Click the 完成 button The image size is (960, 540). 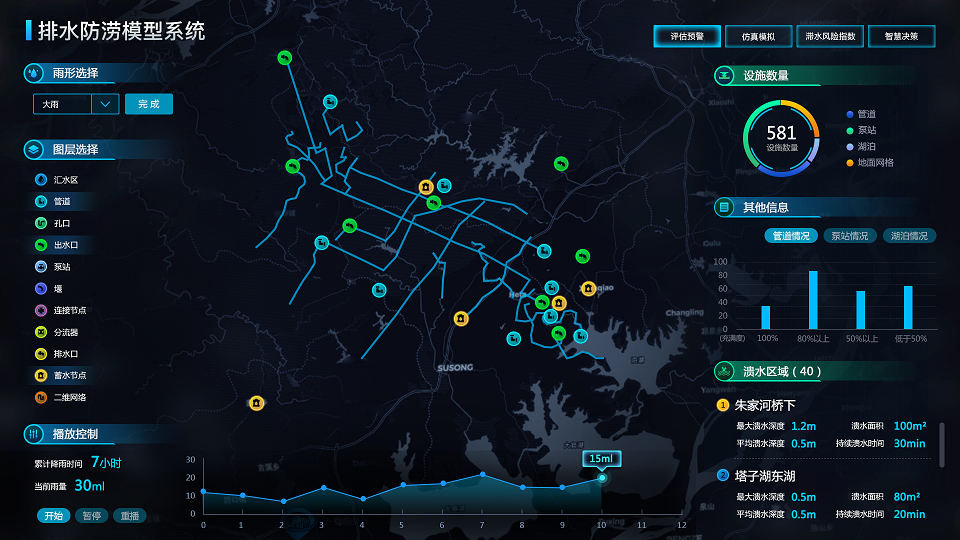149,104
